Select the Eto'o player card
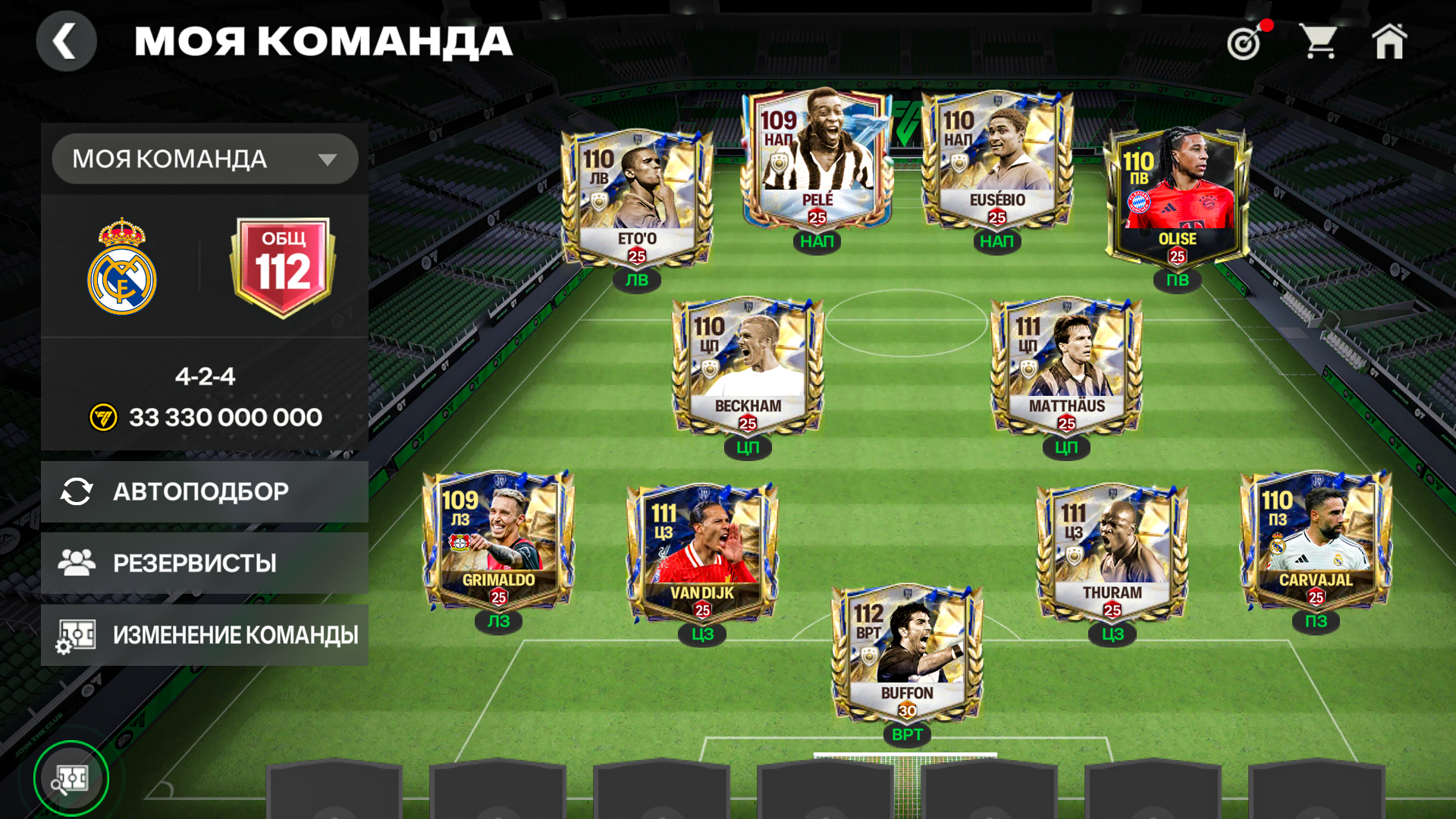This screenshot has width=1456, height=819. coord(637,199)
